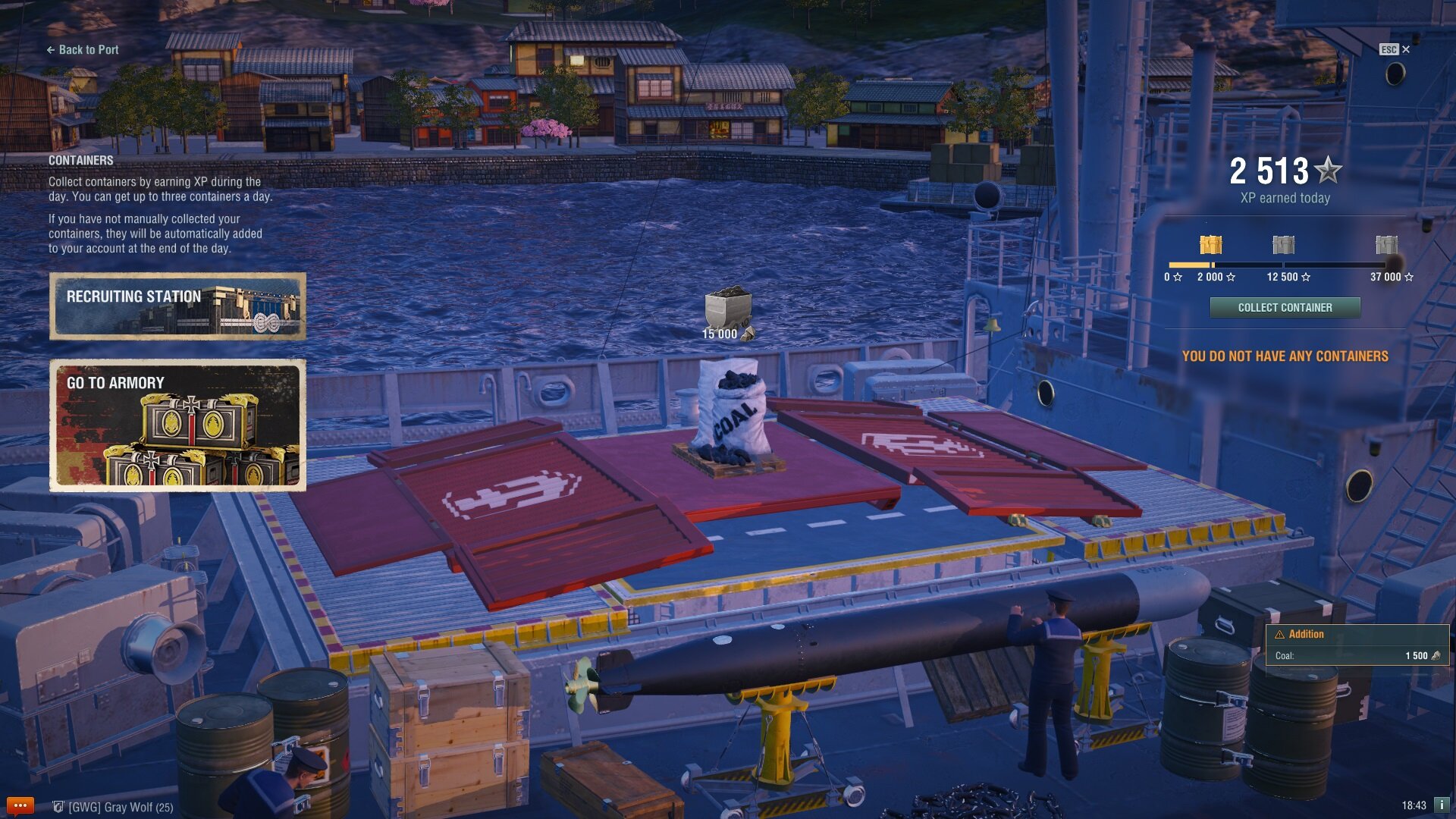Select the 37 000 XP container icon

[x=1386, y=245]
